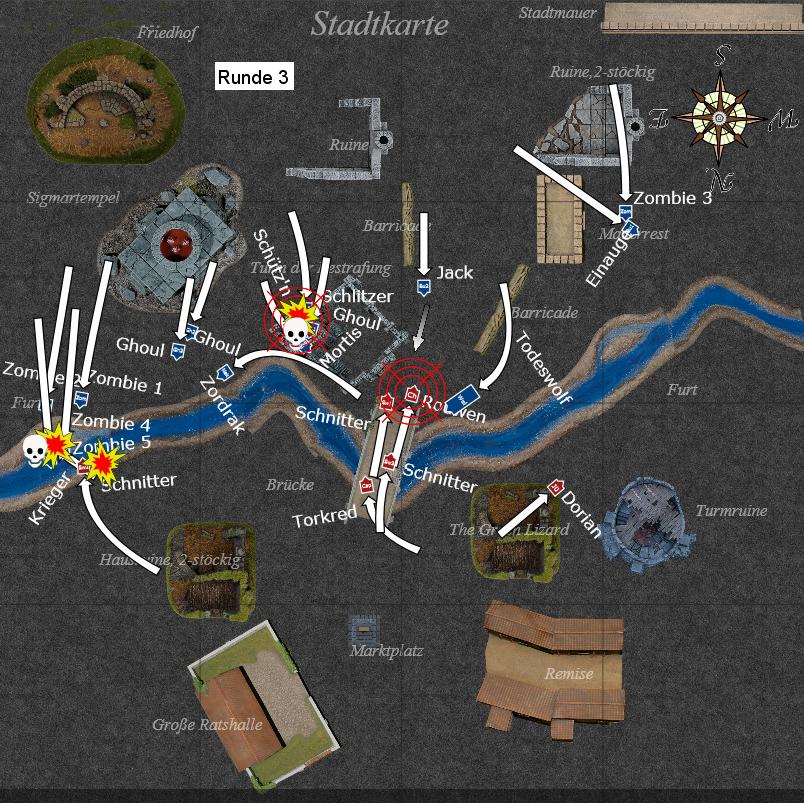Select the blue Jack unit token
804x803 pixels.
423,287
